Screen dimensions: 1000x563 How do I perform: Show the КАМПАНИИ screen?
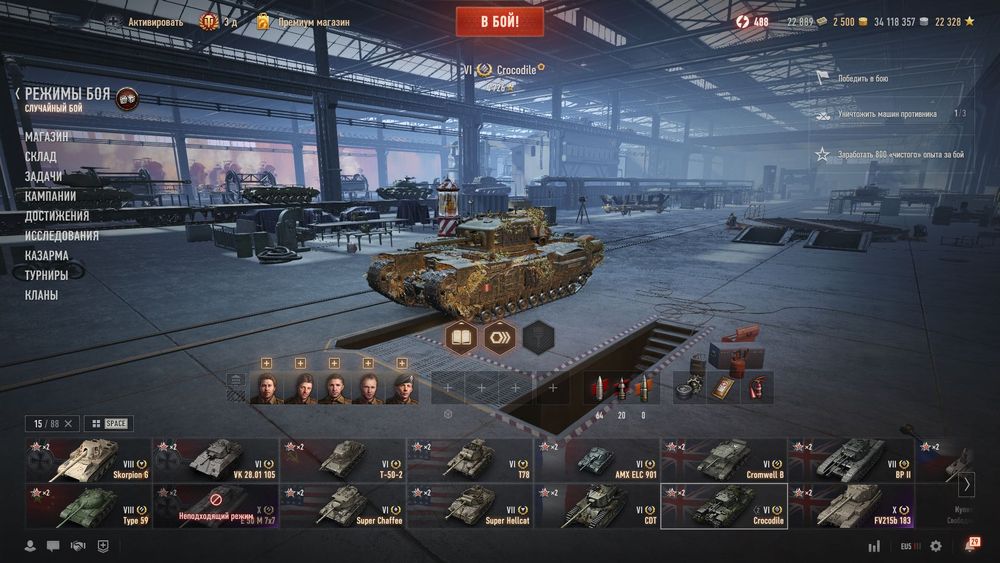click(51, 196)
